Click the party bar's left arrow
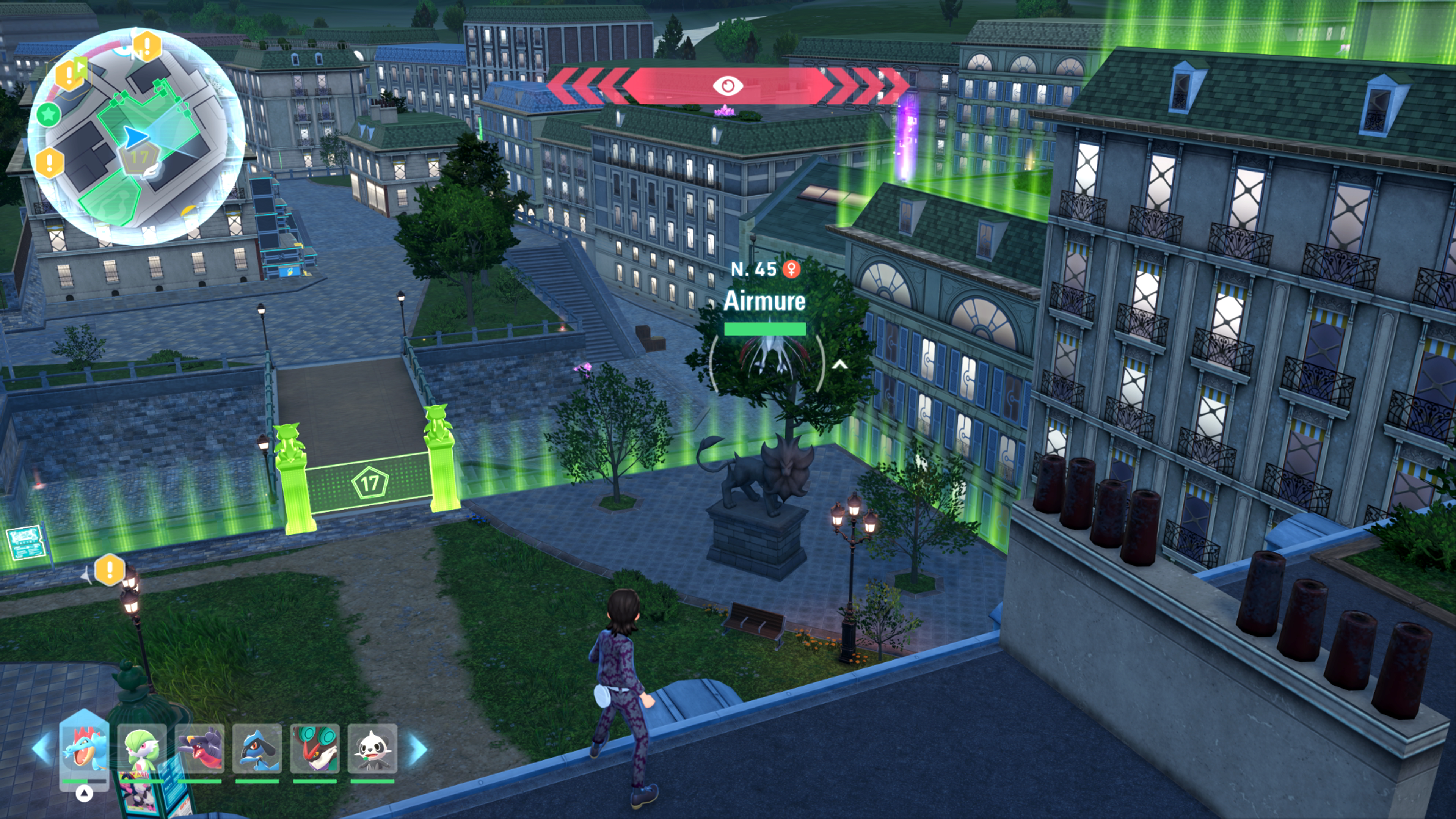The width and height of the screenshot is (1456, 819). (42, 748)
